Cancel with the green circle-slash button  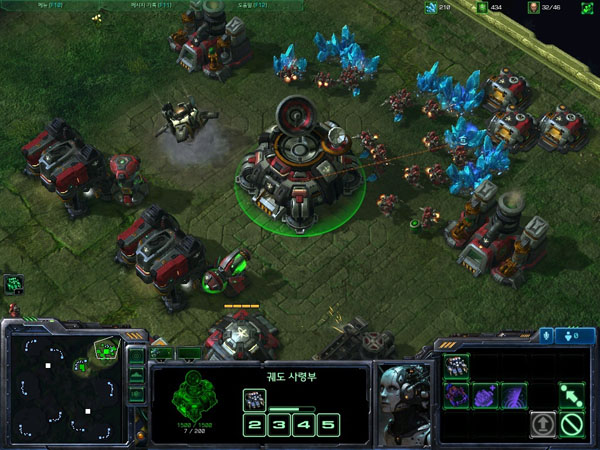click(x=571, y=424)
